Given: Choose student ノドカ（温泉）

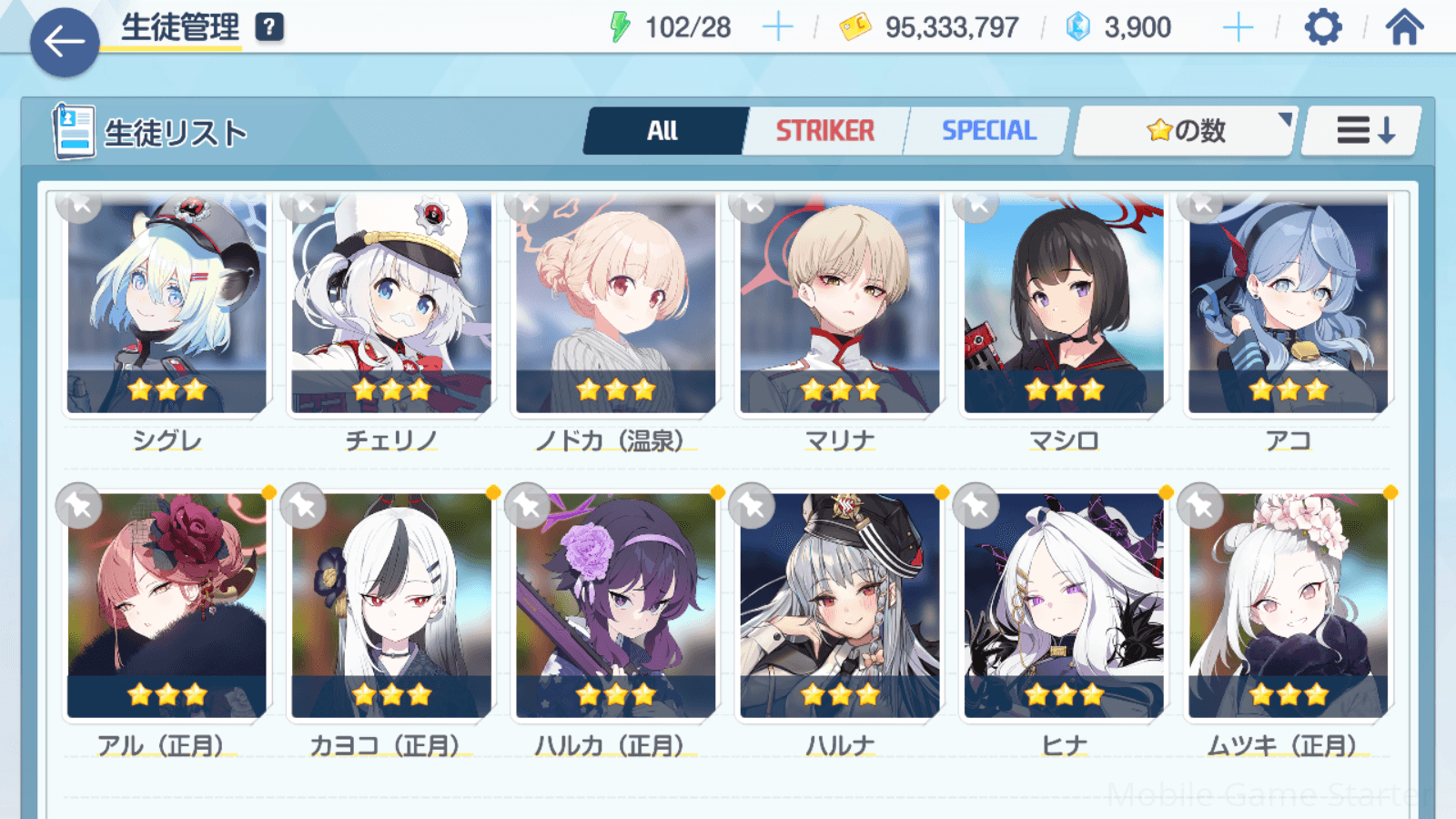Looking at the screenshot, I should [x=616, y=305].
